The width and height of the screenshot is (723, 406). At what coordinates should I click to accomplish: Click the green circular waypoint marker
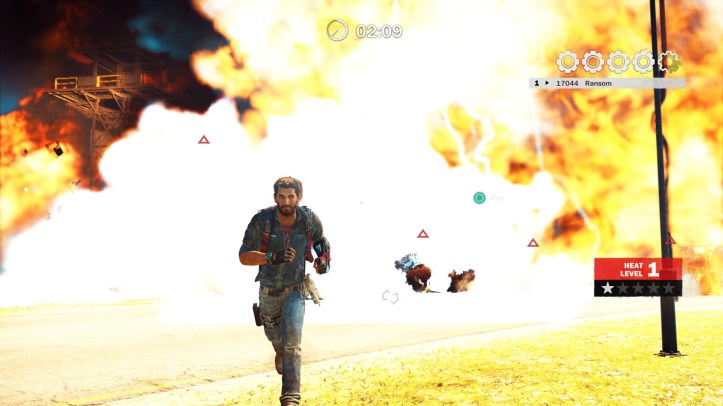tap(480, 198)
